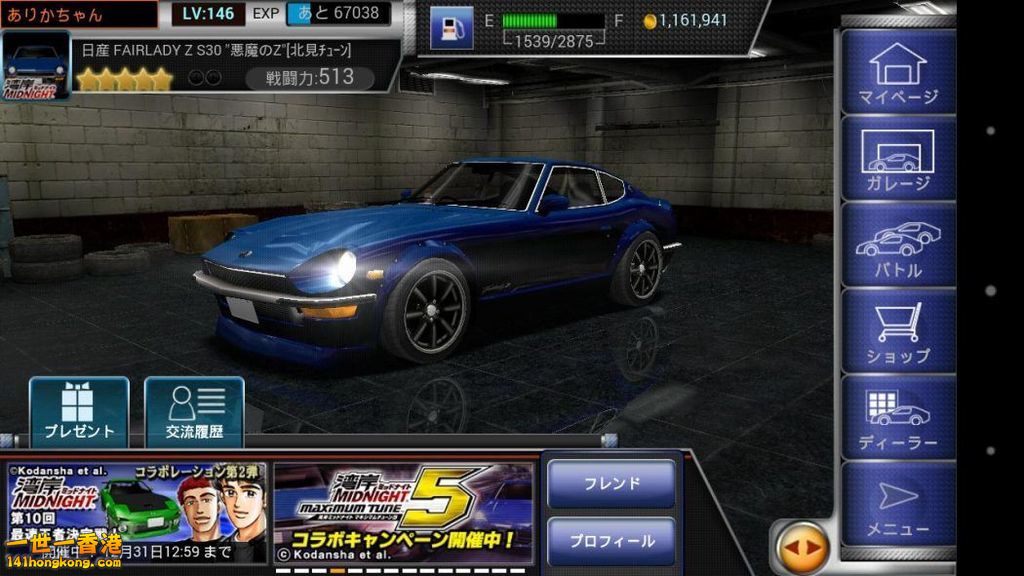Open the Dealer (ディーラー) menu
The width and height of the screenshot is (1024, 576).
[897, 417]
